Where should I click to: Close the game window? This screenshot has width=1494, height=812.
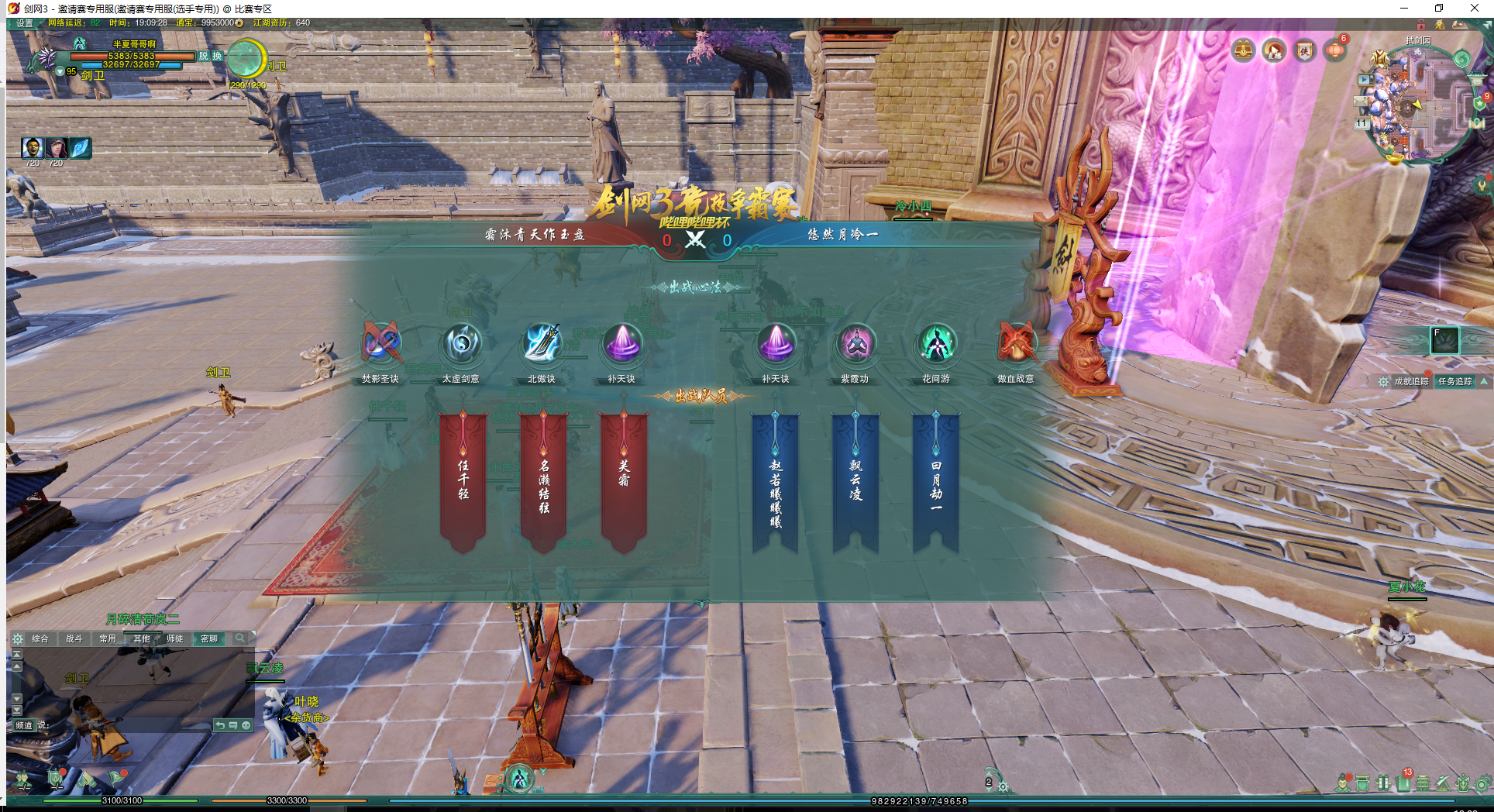click(1474, 9)
